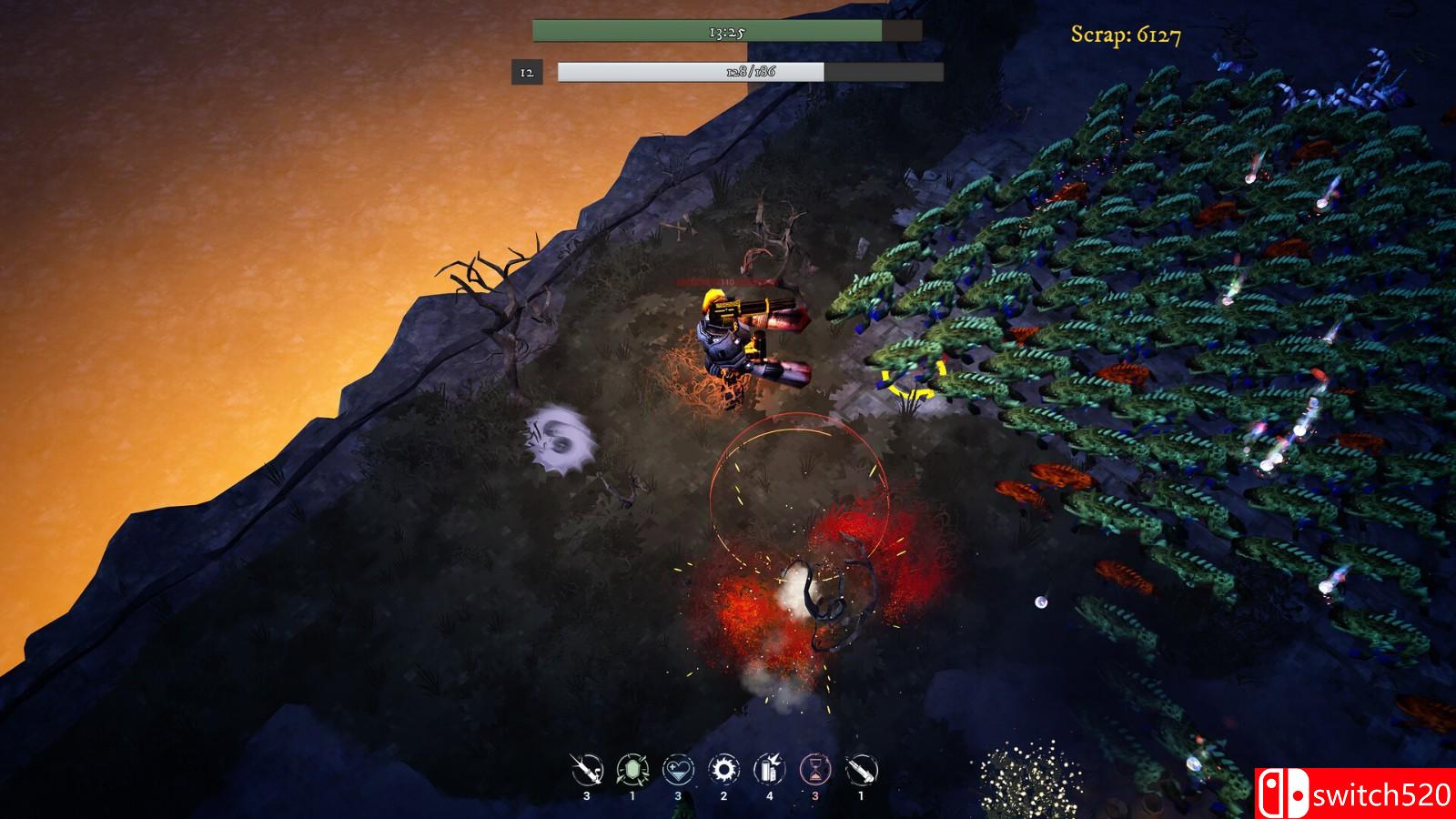Fire the rocket consumable icon
Screen dimensions: 1456x819
pyautogui.click(x=860, y=769)
